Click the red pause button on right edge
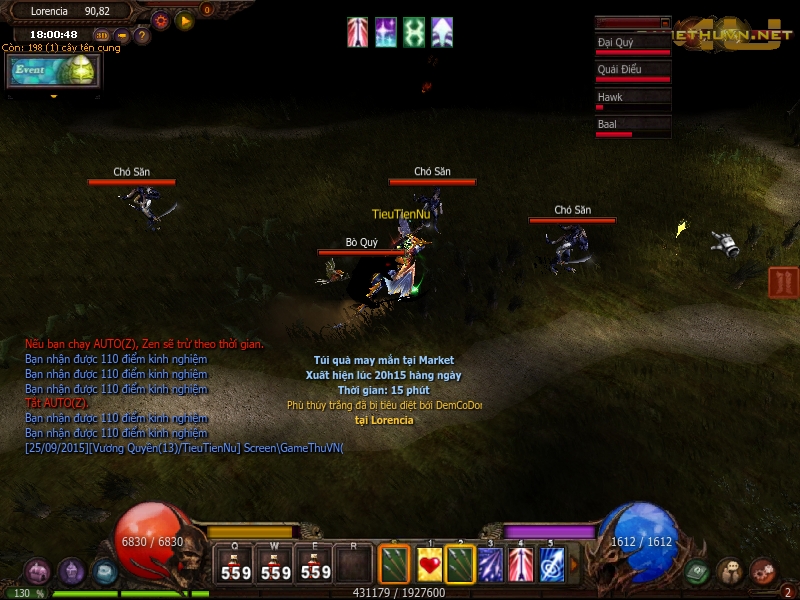800x600 pixels. 783,282
